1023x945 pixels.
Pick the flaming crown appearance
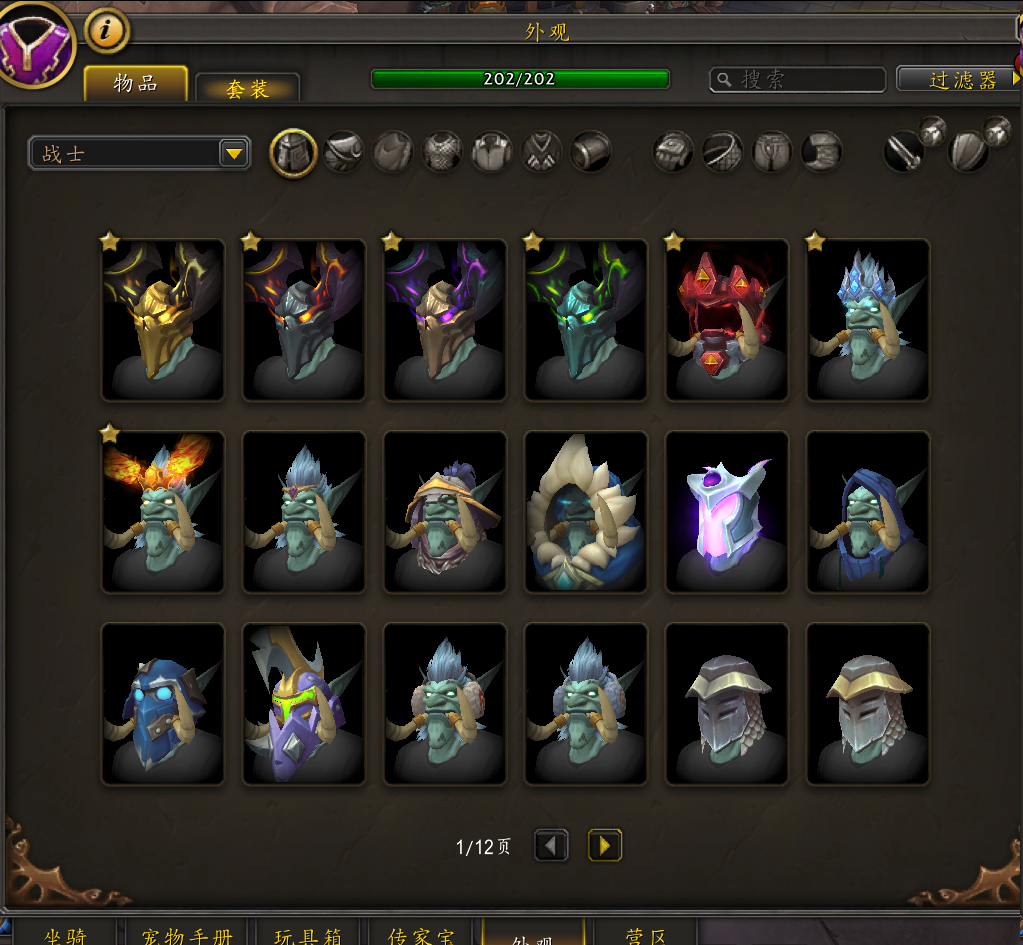pyautogui.click(x=163, y=512)
